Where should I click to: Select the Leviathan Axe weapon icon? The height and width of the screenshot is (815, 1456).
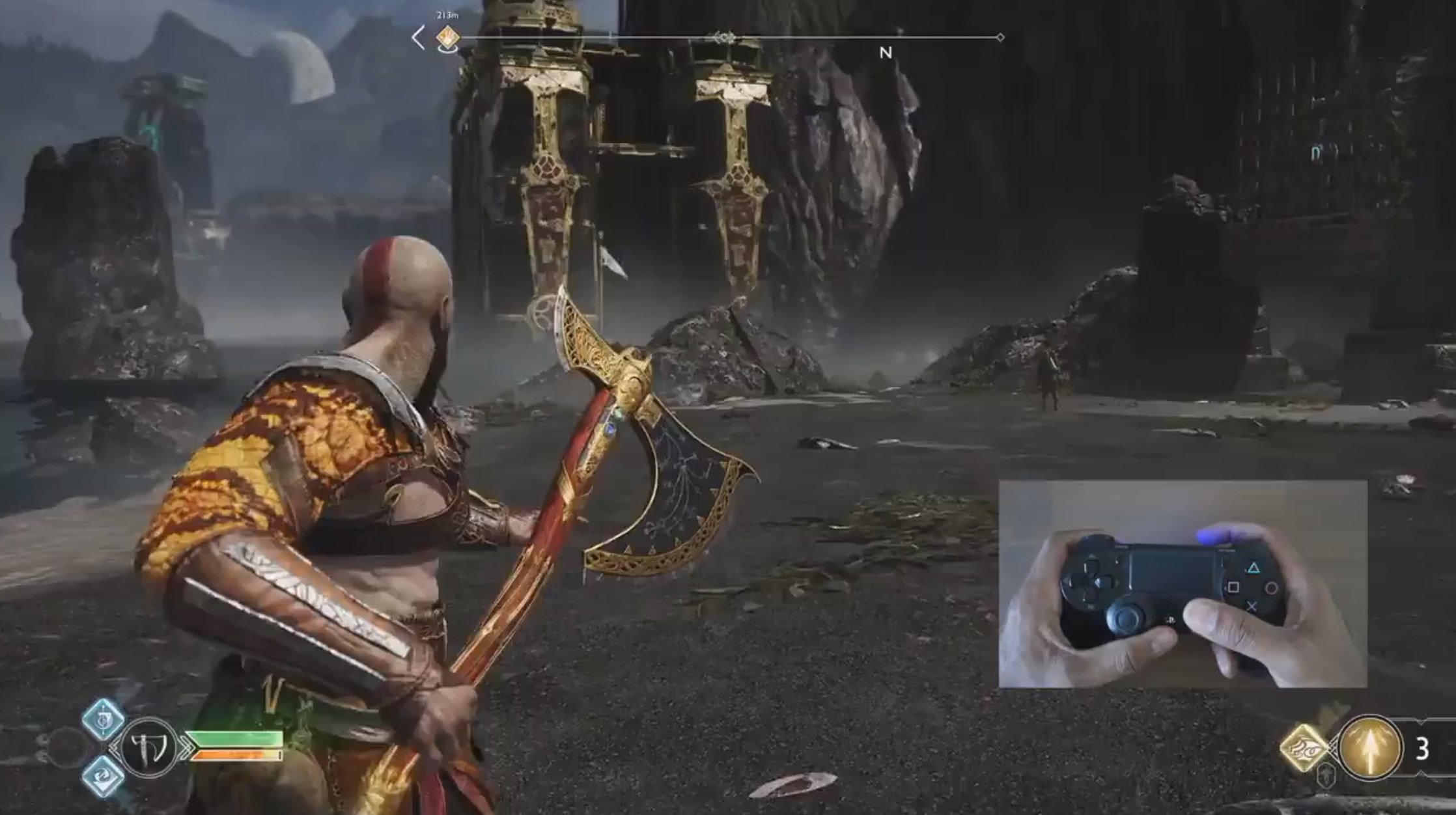pyautogui.click(x=149, y=748)
